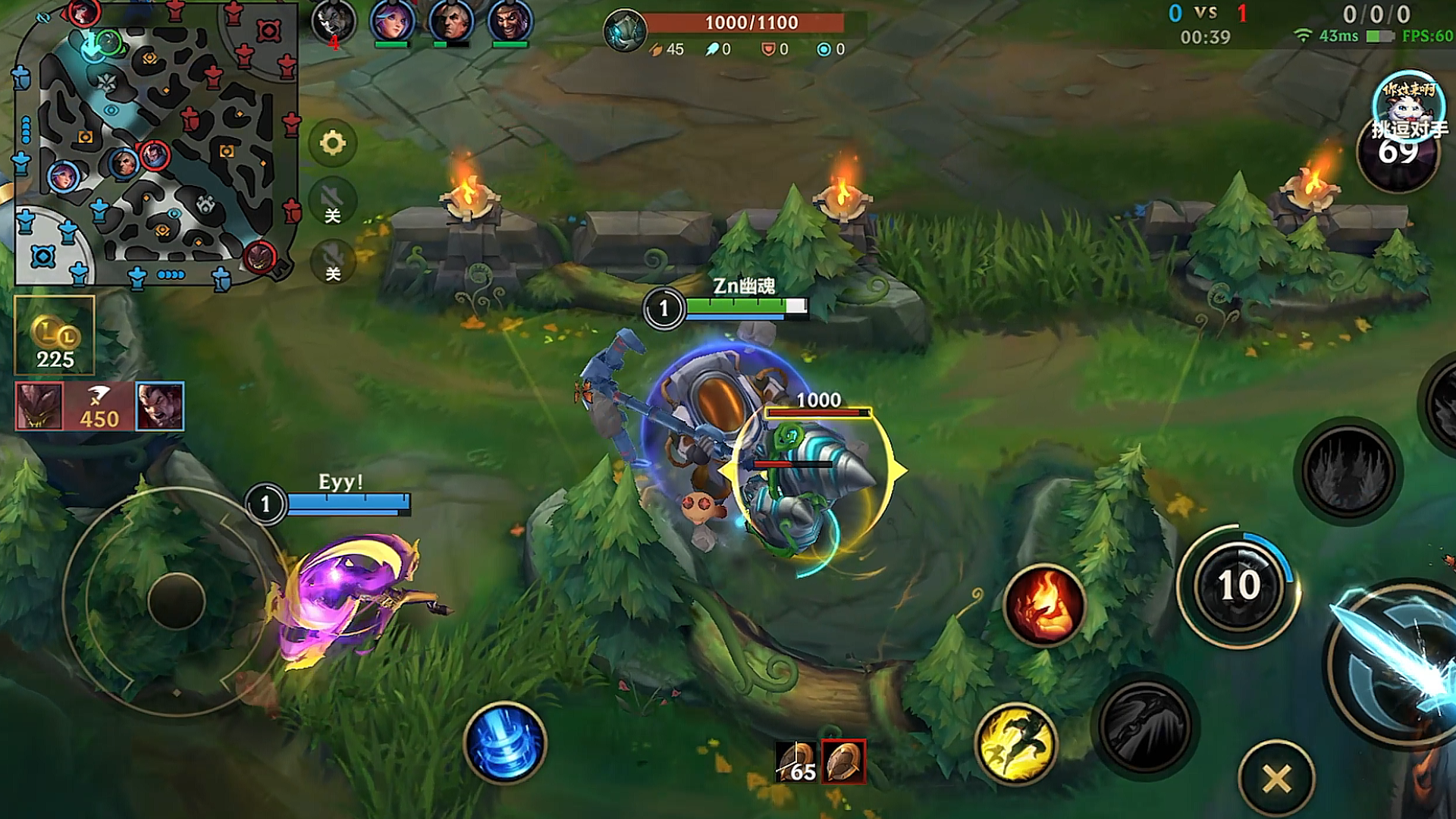1456x819 pixels.
Task: Open the gear settings button
Action: (332, 143)
